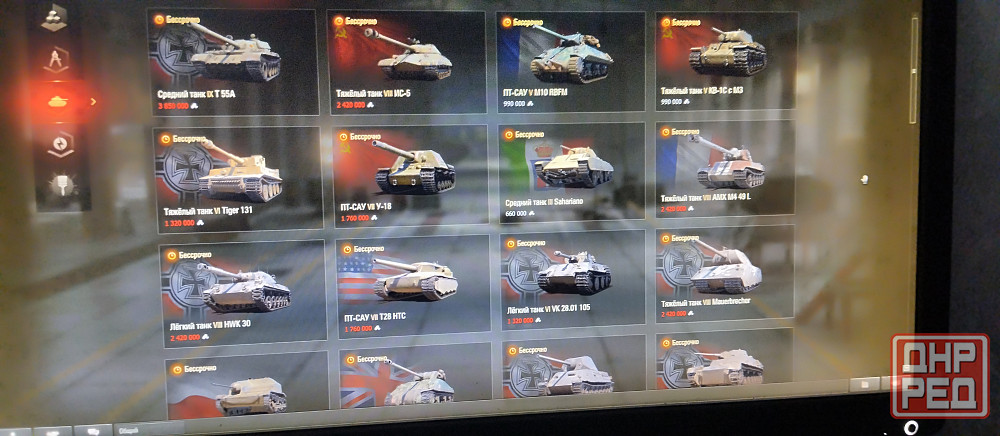Open the stacked cubes category in sidebar
1000x436 pixels.
(53, 19)
